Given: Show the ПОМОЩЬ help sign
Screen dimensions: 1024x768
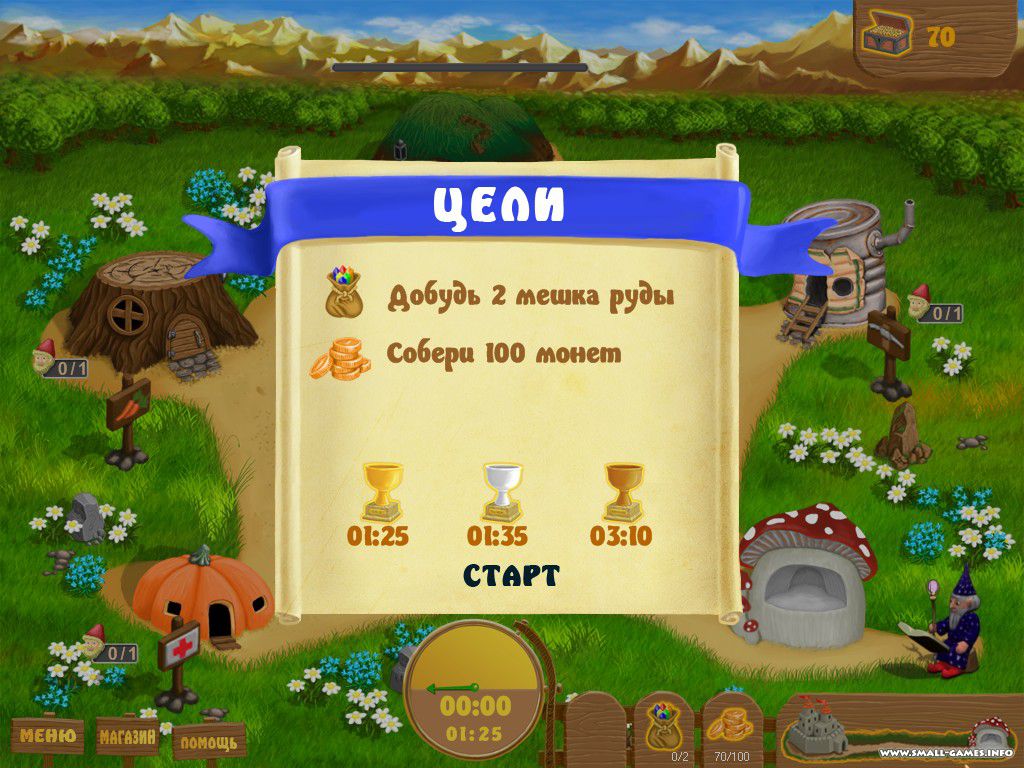Looking at the screenshot, I should (209, 742).
